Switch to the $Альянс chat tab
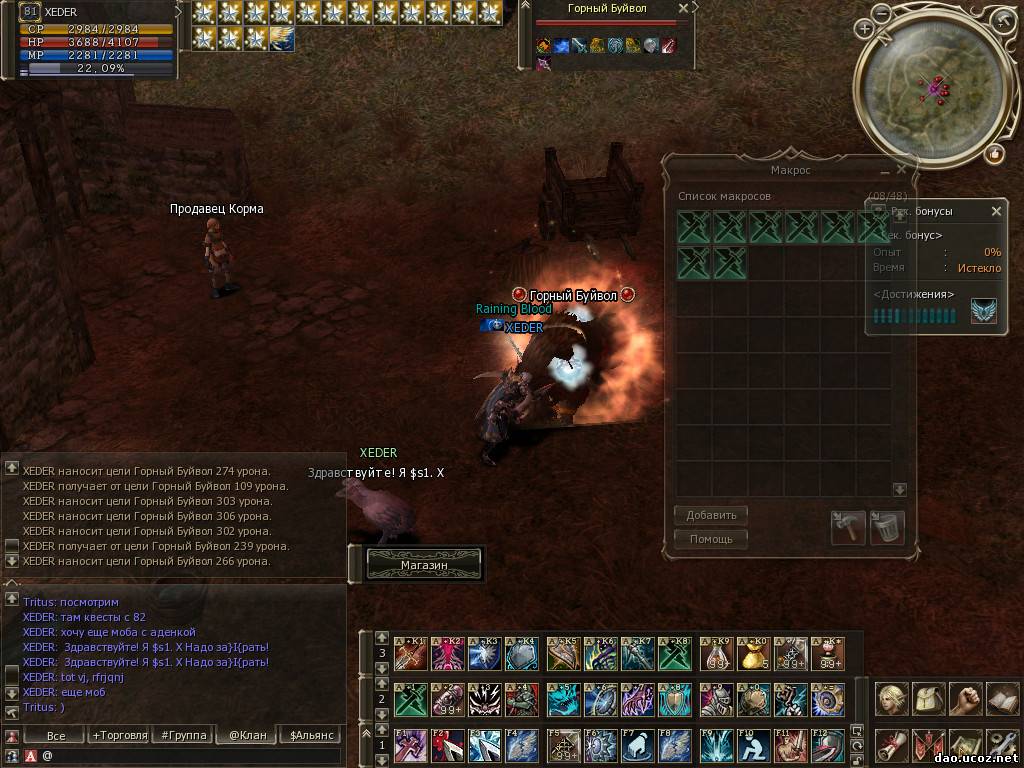The height and width of the screenshot is (768, 1024). tap(312, 735)
